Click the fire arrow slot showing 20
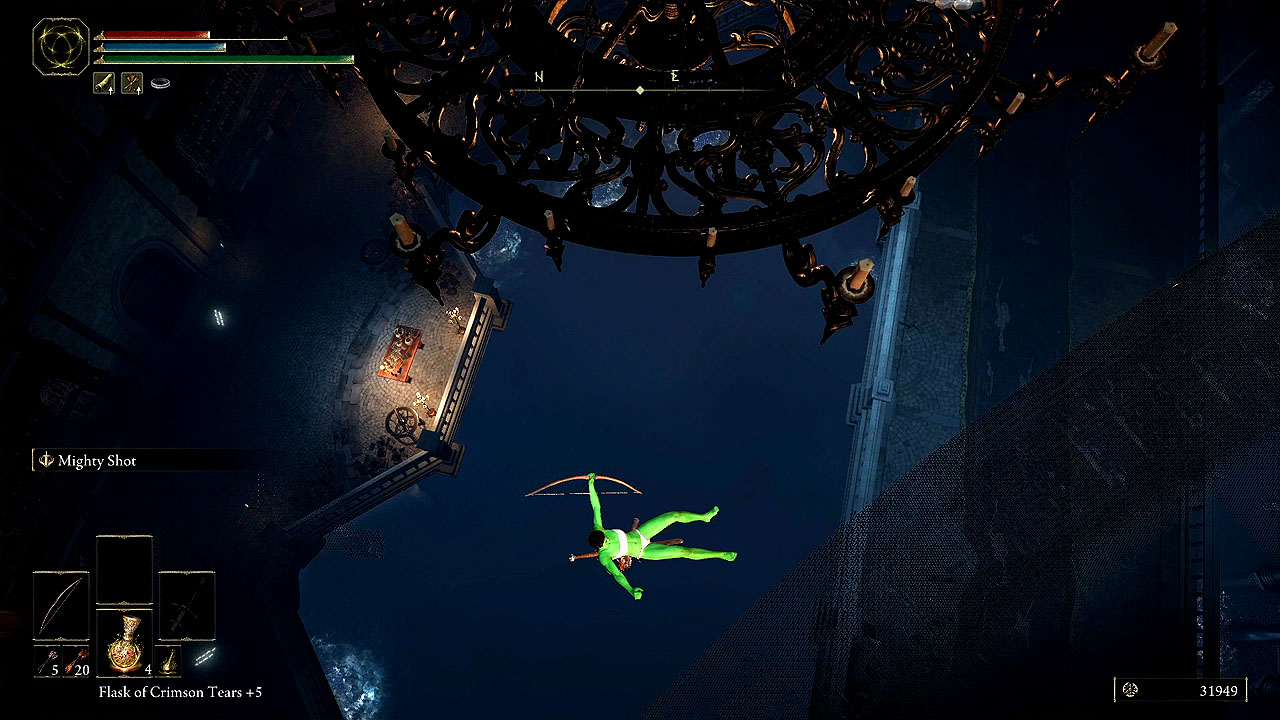This screenshot has width=1280, height=720. [75, 660]
